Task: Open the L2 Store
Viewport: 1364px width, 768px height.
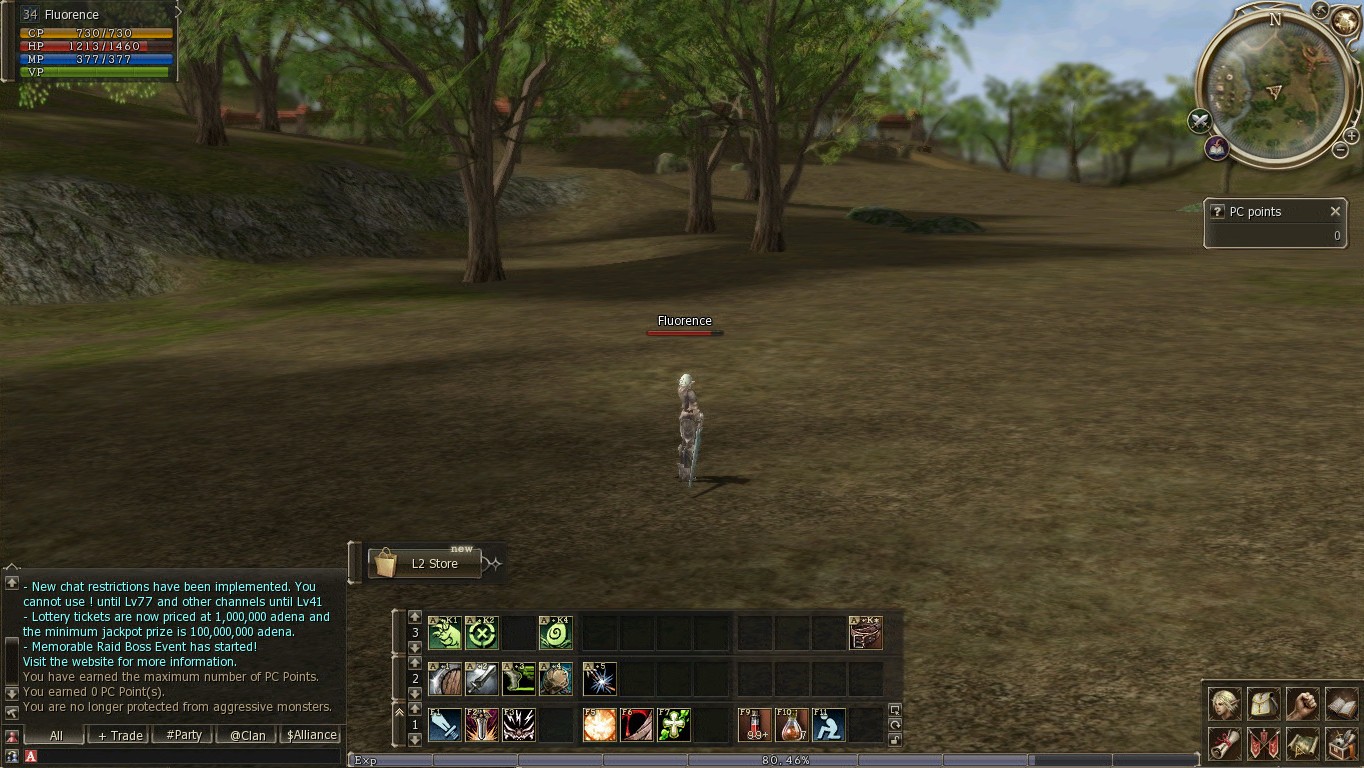Action: click(x=424, y=563)
